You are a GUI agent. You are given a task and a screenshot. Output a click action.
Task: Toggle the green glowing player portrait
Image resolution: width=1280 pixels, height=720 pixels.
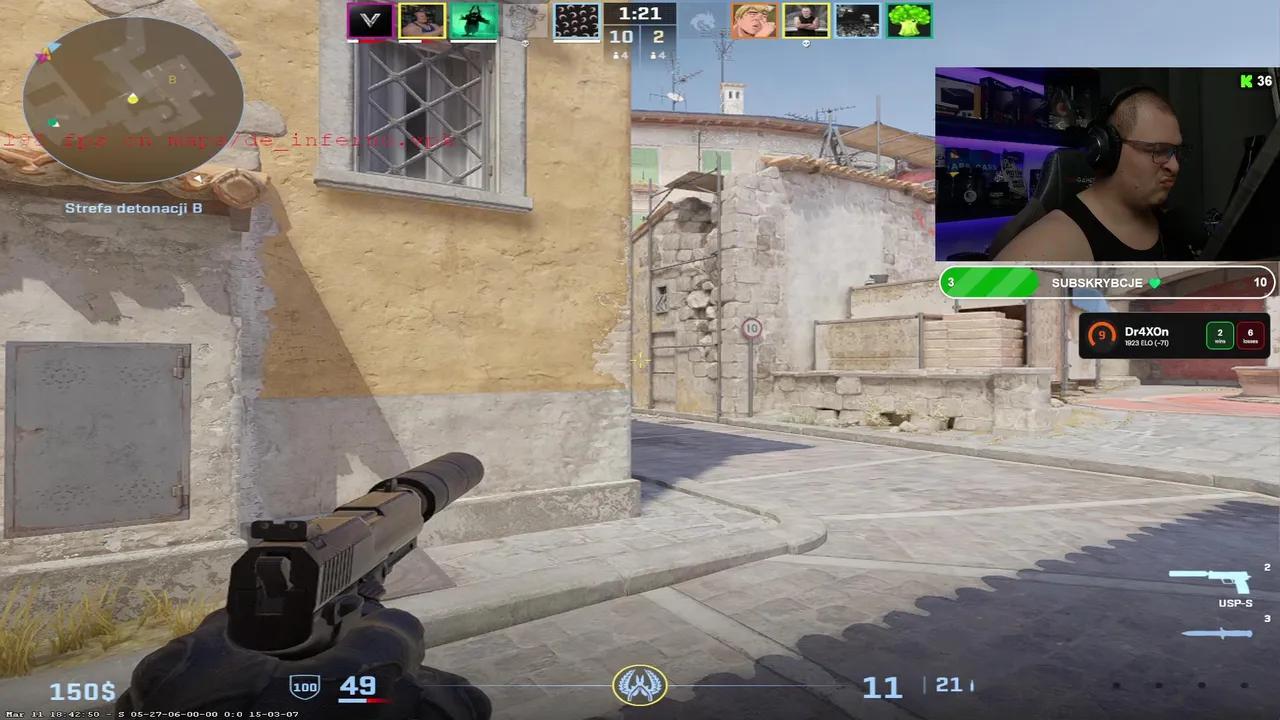click(473, 19)
